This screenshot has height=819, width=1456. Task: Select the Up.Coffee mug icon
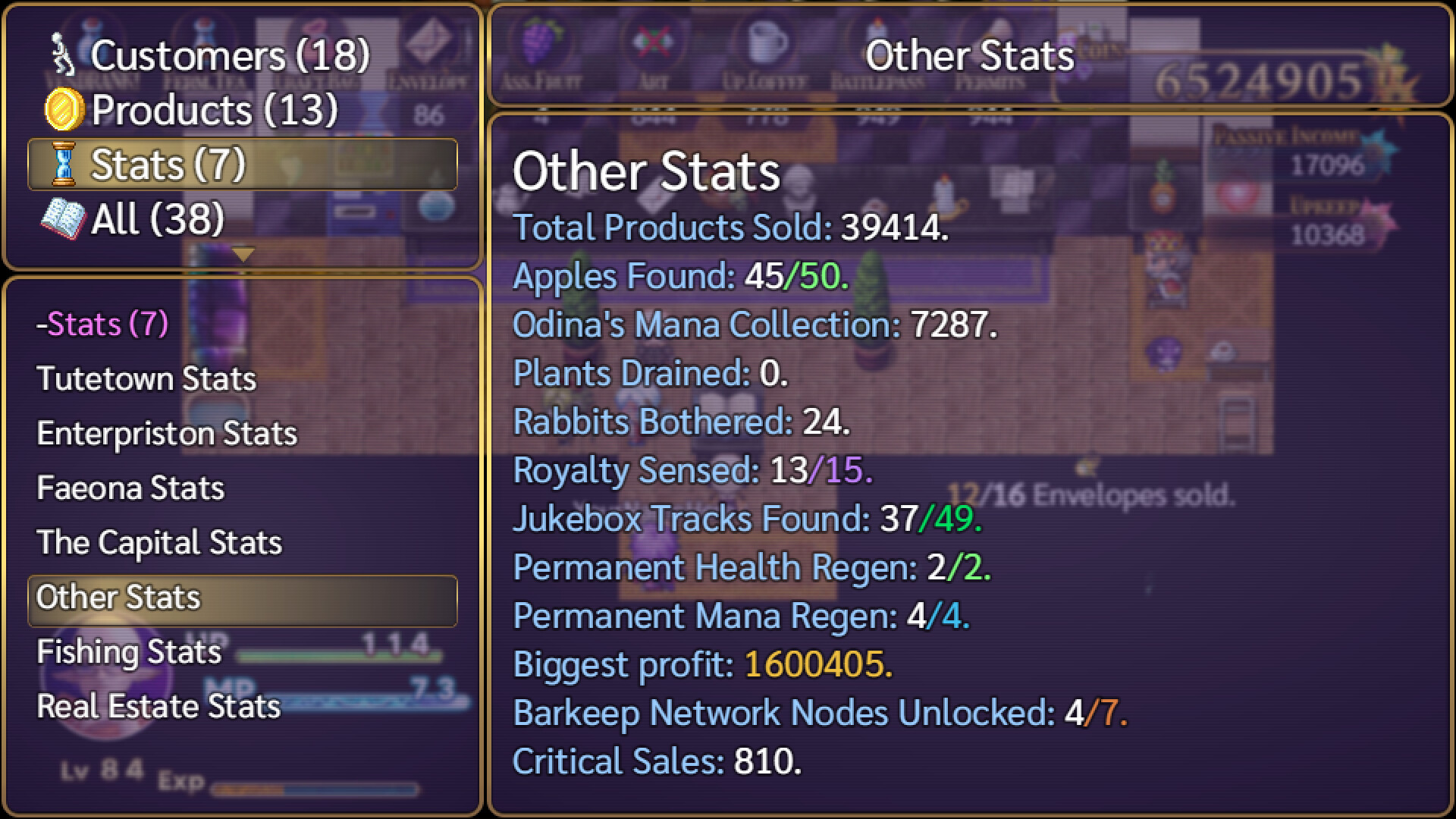click(x=766, y=42)
